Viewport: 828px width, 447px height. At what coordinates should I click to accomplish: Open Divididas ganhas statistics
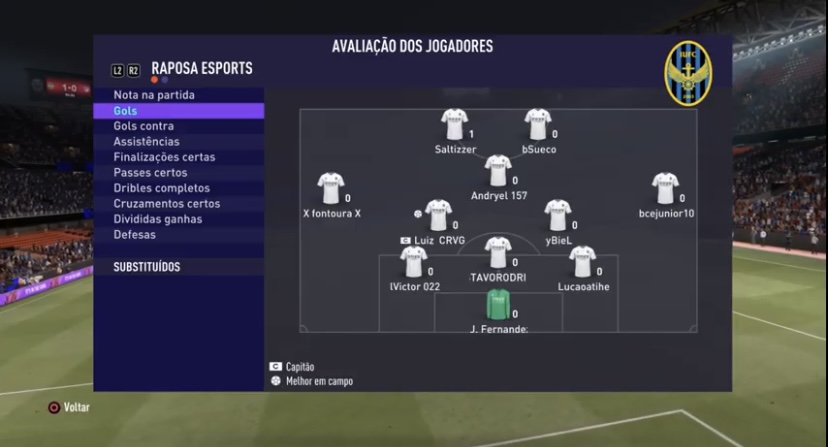click(x=158, y=219)
